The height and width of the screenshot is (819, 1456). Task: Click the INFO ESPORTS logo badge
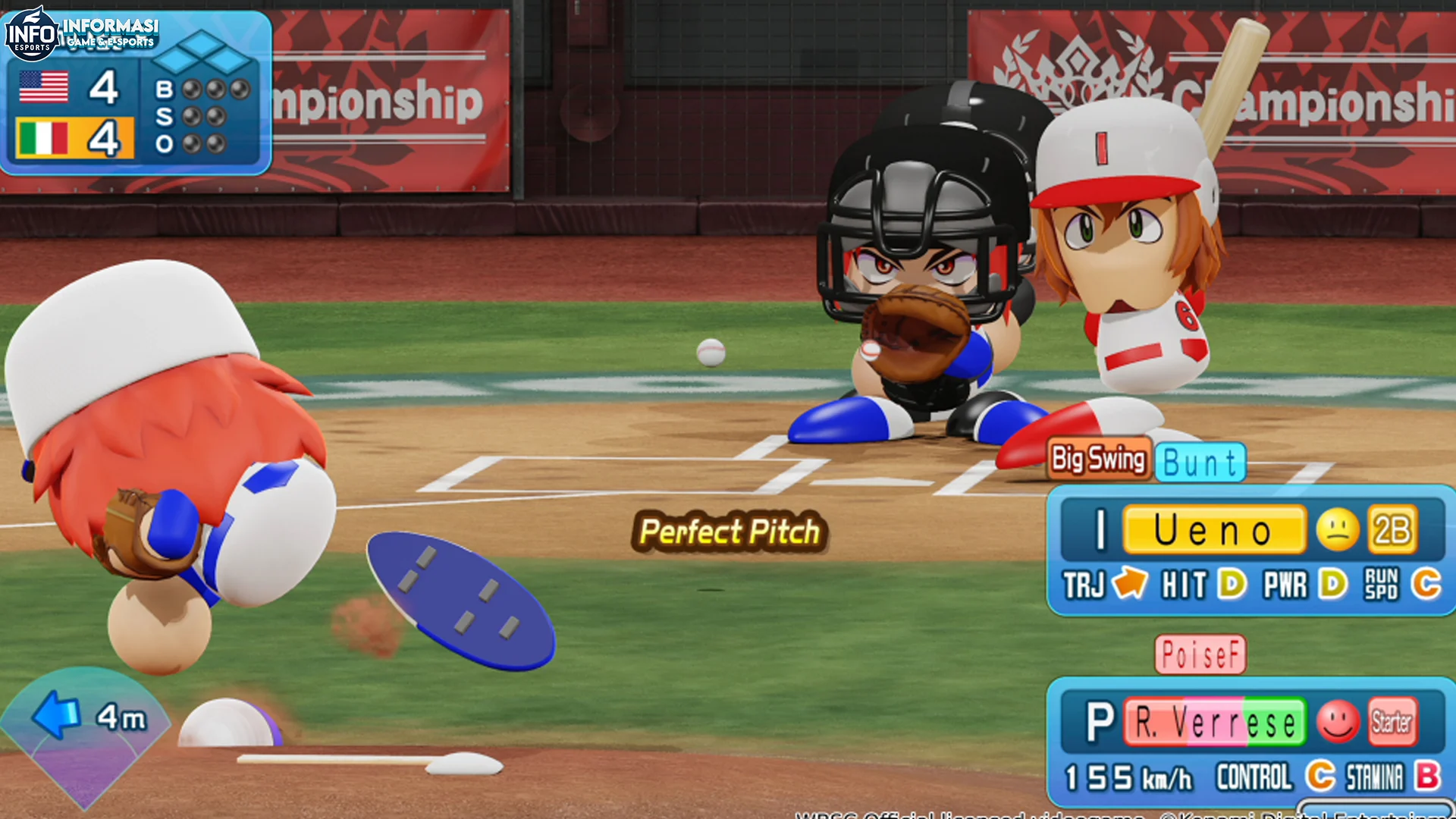coord(32,32)
